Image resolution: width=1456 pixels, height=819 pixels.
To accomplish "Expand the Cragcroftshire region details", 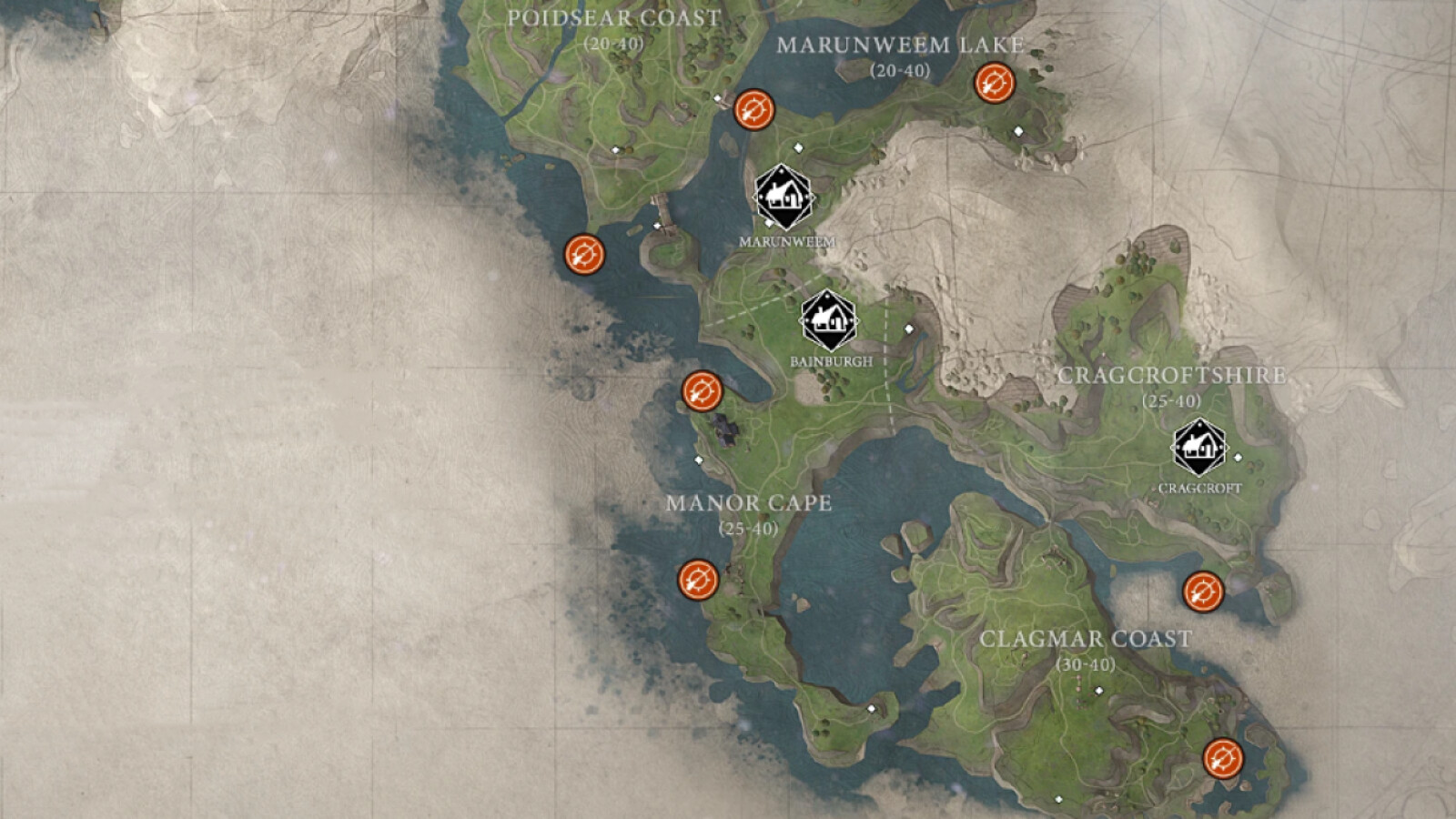I will click(x=1174, y=375).
